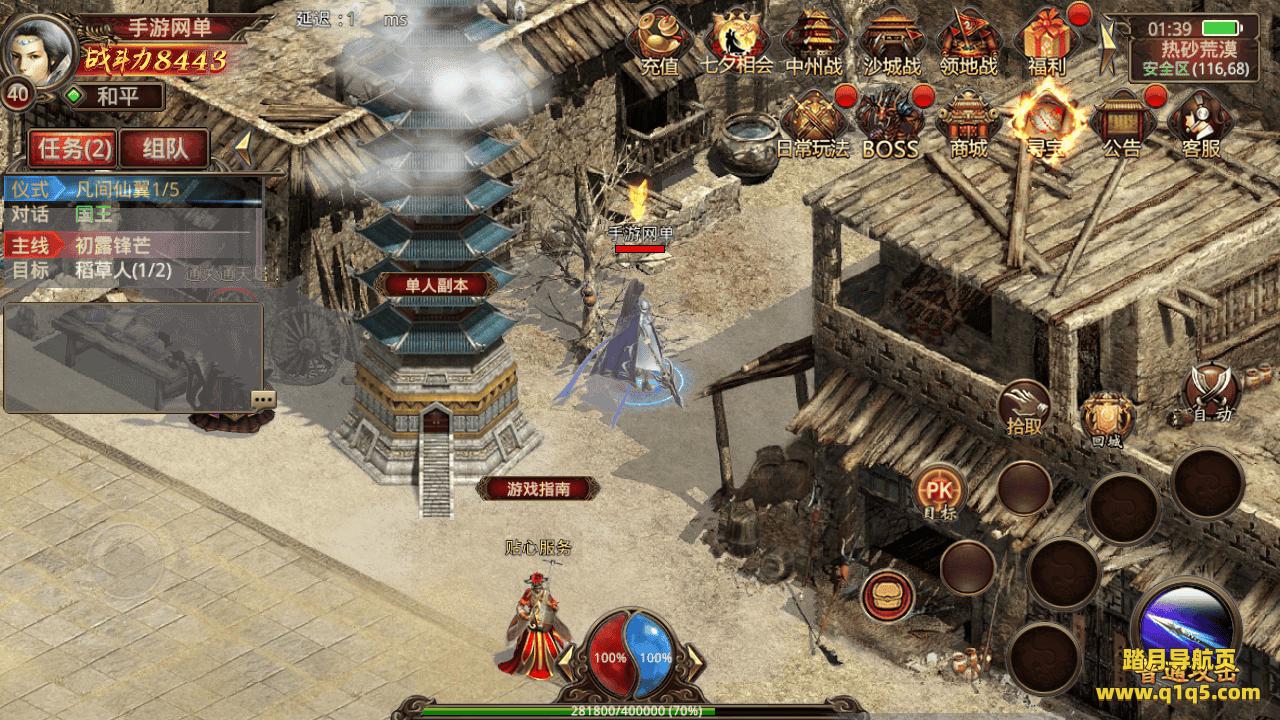Switch to the 任务(2) quest tab
Screen dimensions: 1280x720
pos(73,149)
